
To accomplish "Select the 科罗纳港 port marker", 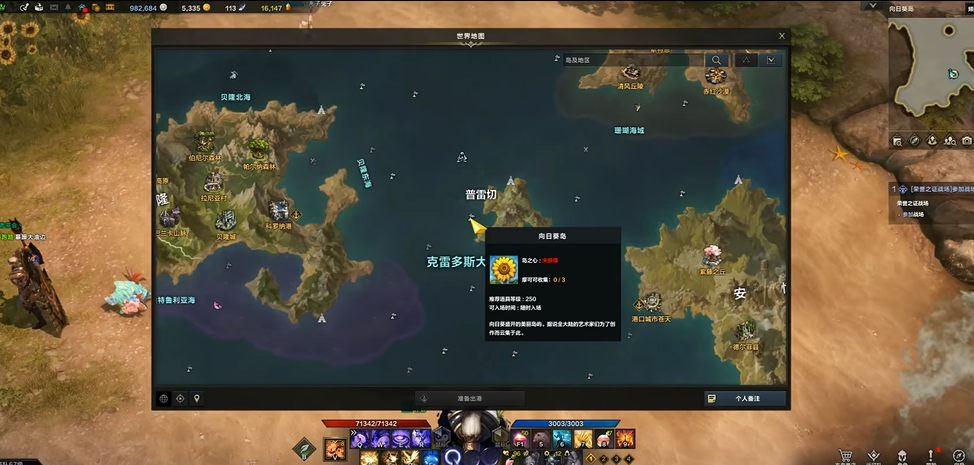I will [279, 211].
